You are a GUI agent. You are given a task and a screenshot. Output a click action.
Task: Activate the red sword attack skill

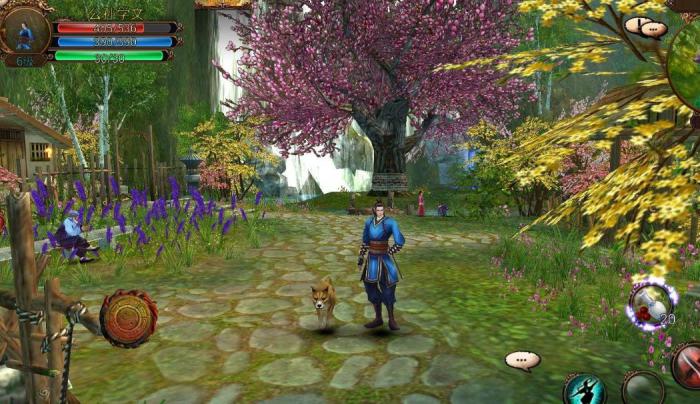[x=687, y=364]
